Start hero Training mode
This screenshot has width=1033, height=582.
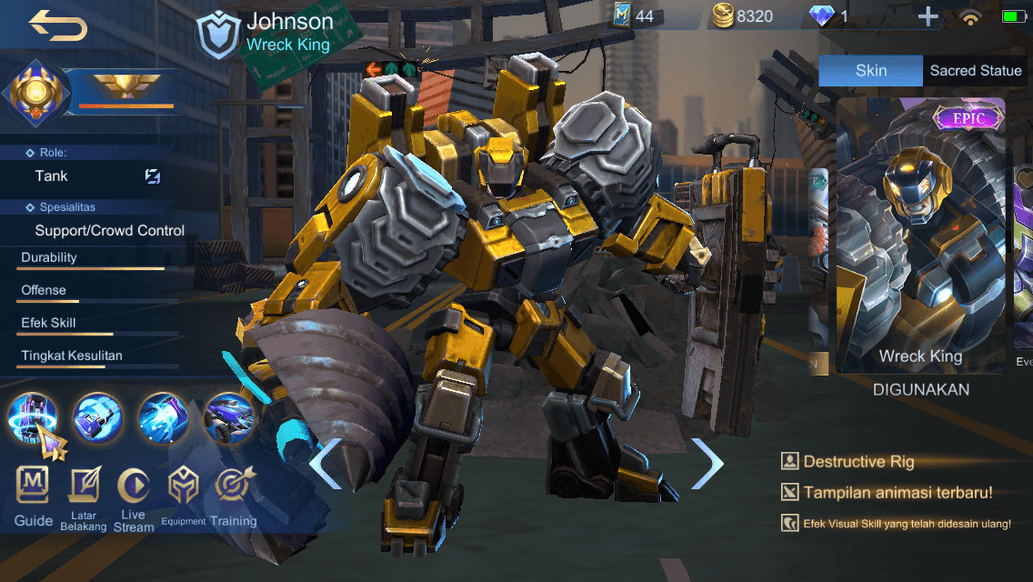(x=234, y=493)
